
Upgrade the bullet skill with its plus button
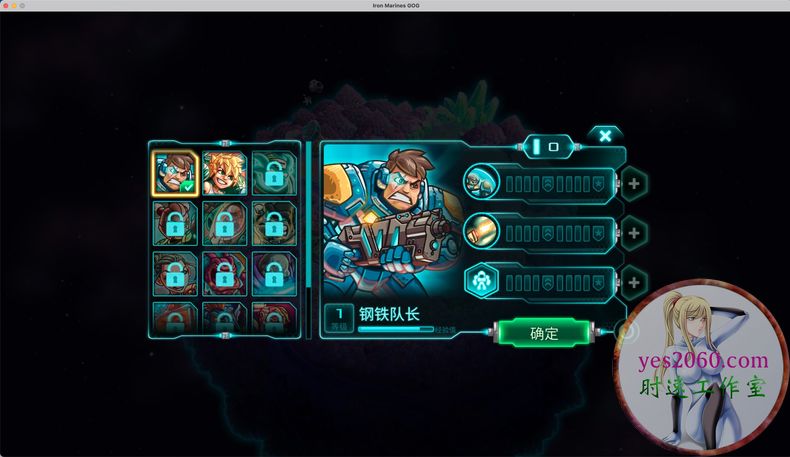(x=633, y=233)
